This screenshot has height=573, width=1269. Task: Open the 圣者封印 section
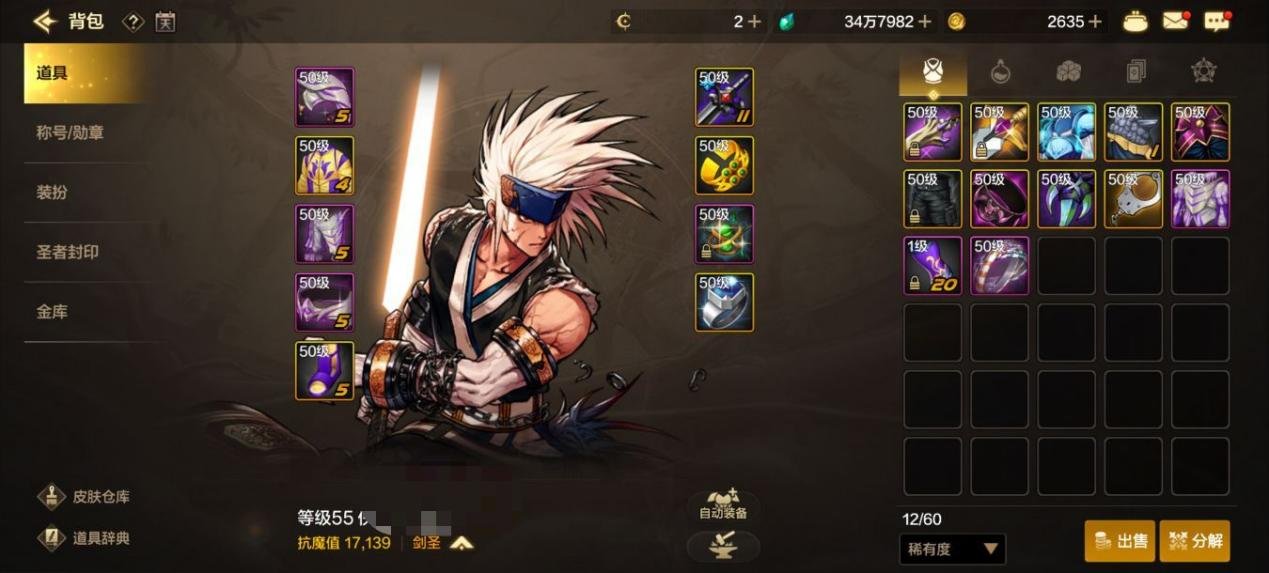68,252
